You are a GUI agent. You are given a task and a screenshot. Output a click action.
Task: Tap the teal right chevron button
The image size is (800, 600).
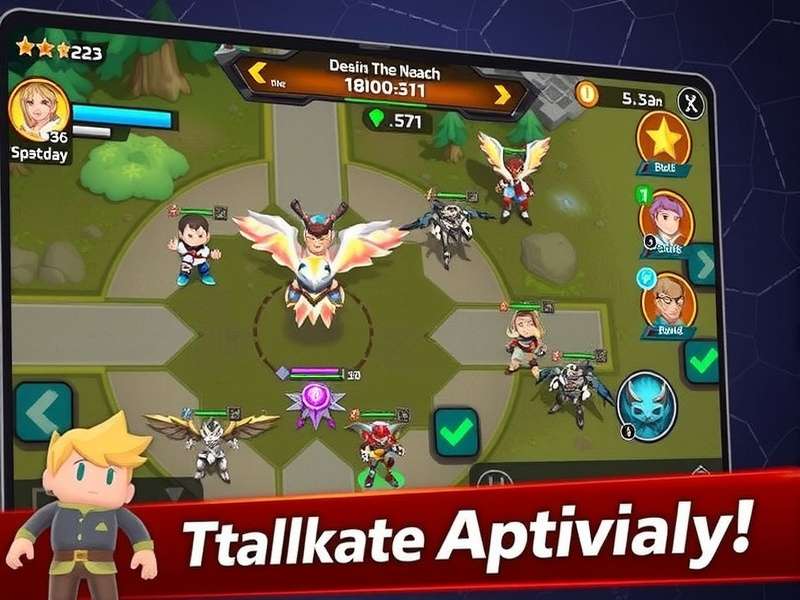pyautogui.click(x=703, y=265)
